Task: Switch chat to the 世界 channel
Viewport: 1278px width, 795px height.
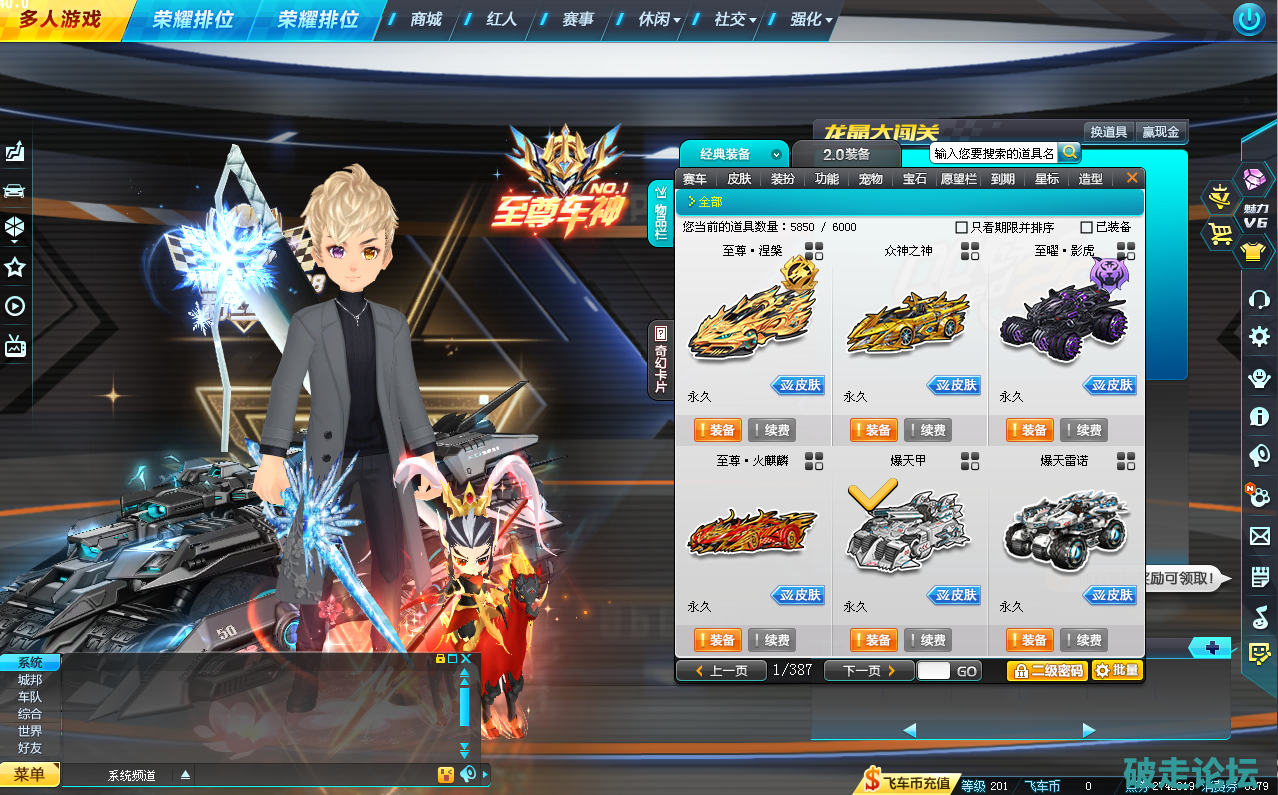Action: 30,731
